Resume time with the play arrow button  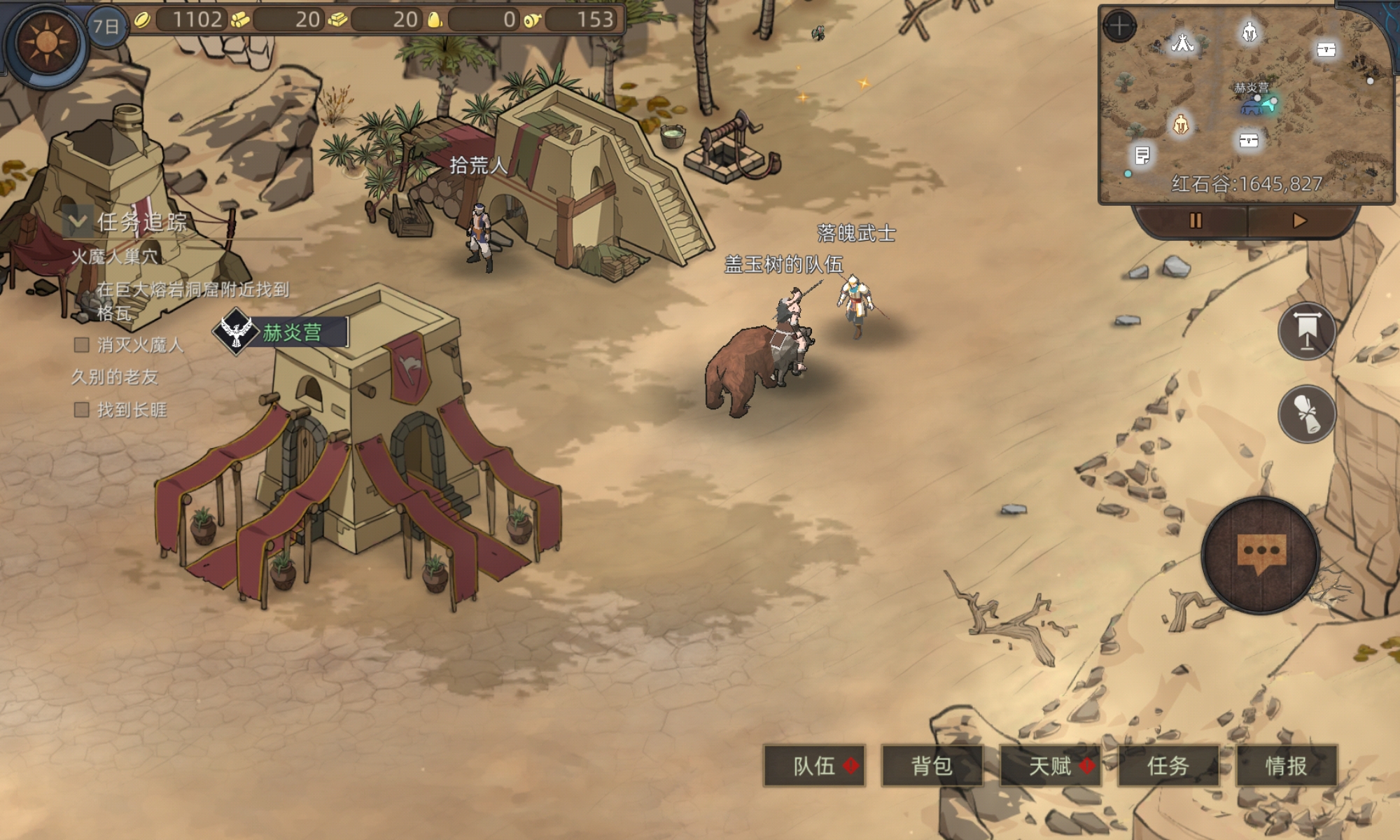1299,221
